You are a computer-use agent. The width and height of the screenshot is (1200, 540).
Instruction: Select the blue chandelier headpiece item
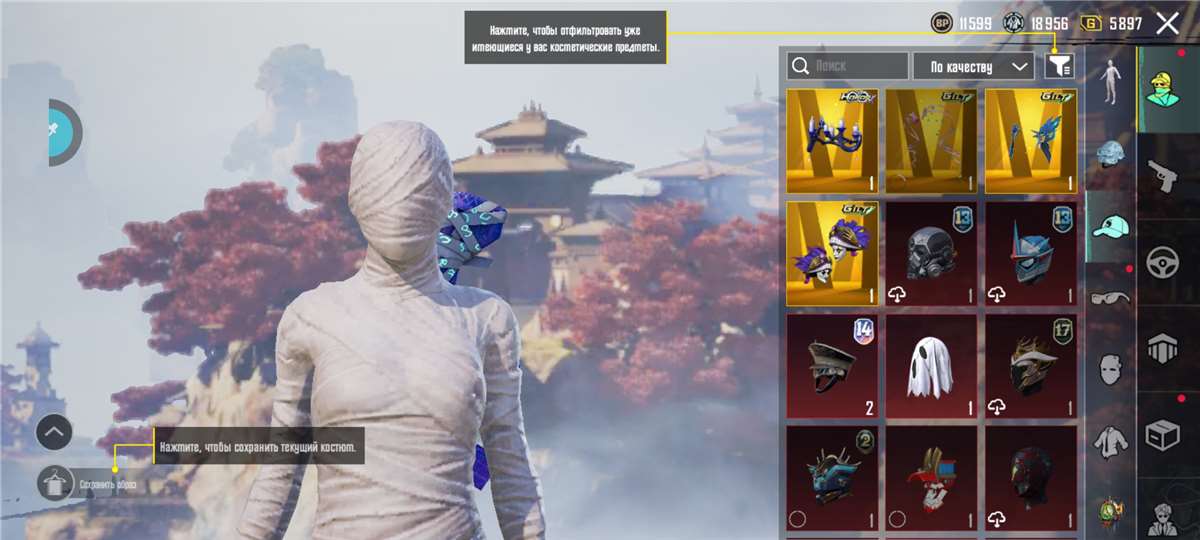tap(832, 140)
